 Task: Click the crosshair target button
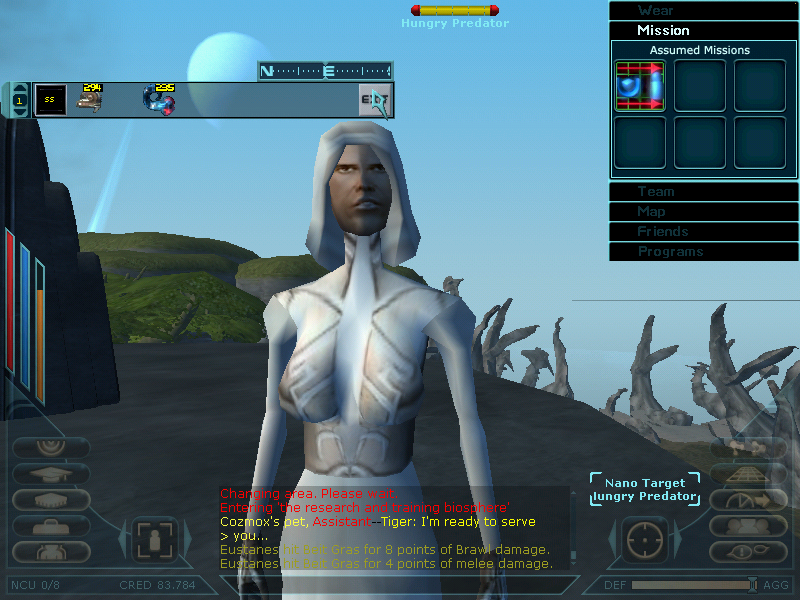point(645,539)
